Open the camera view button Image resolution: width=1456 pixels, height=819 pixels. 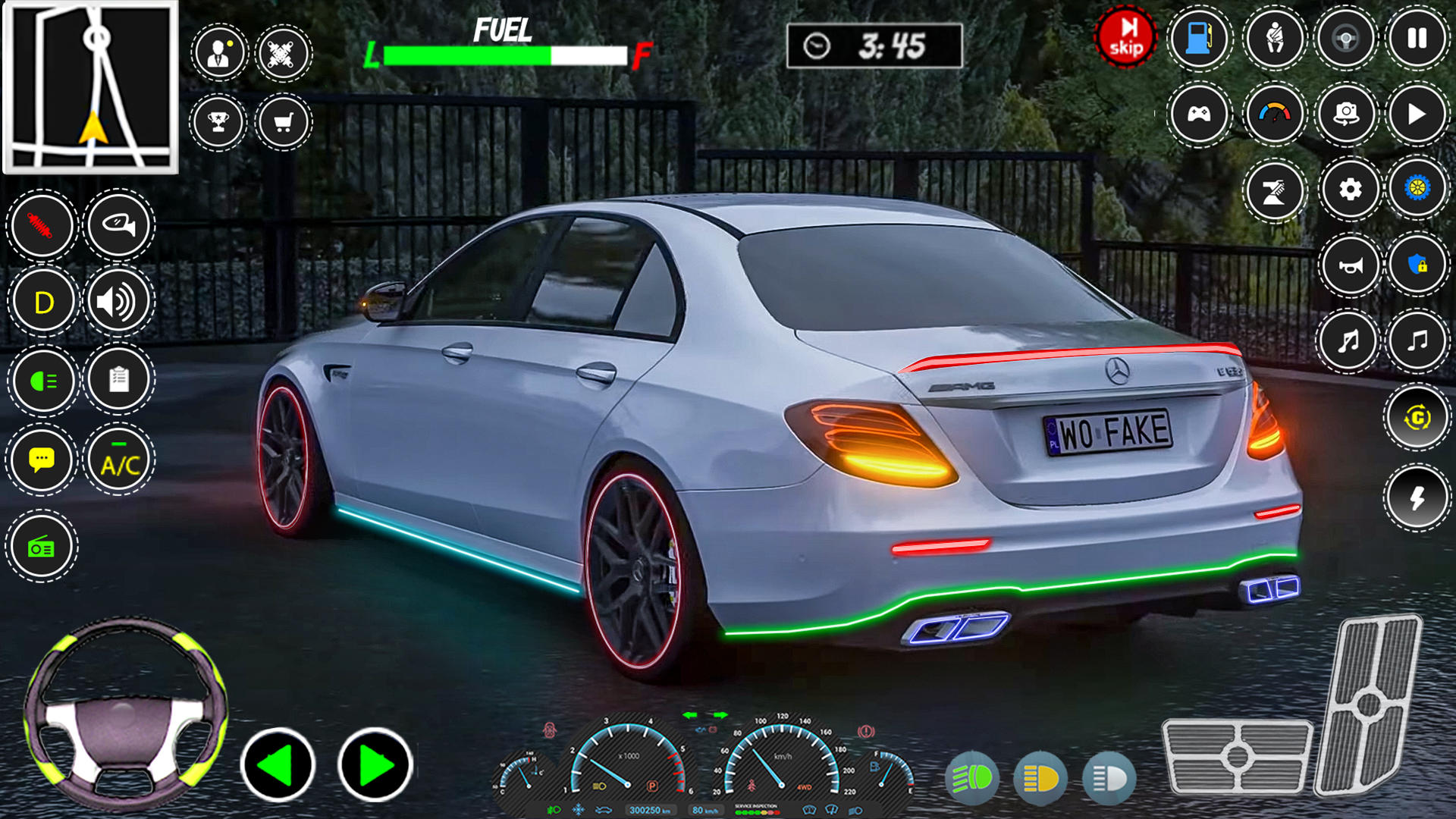pyautogui.click(x=1346, y=115)
